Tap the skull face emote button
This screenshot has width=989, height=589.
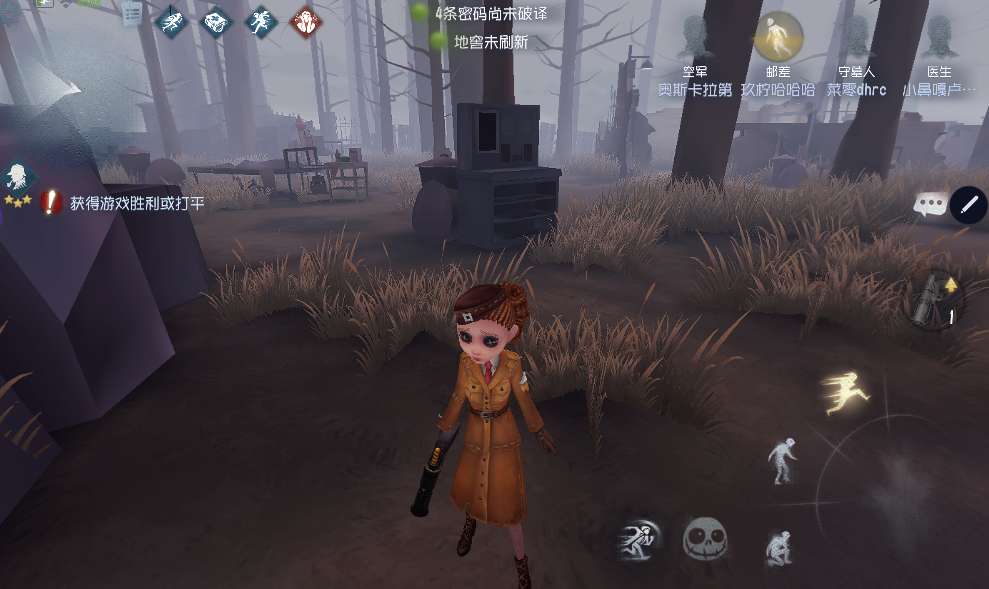point(704,539)
